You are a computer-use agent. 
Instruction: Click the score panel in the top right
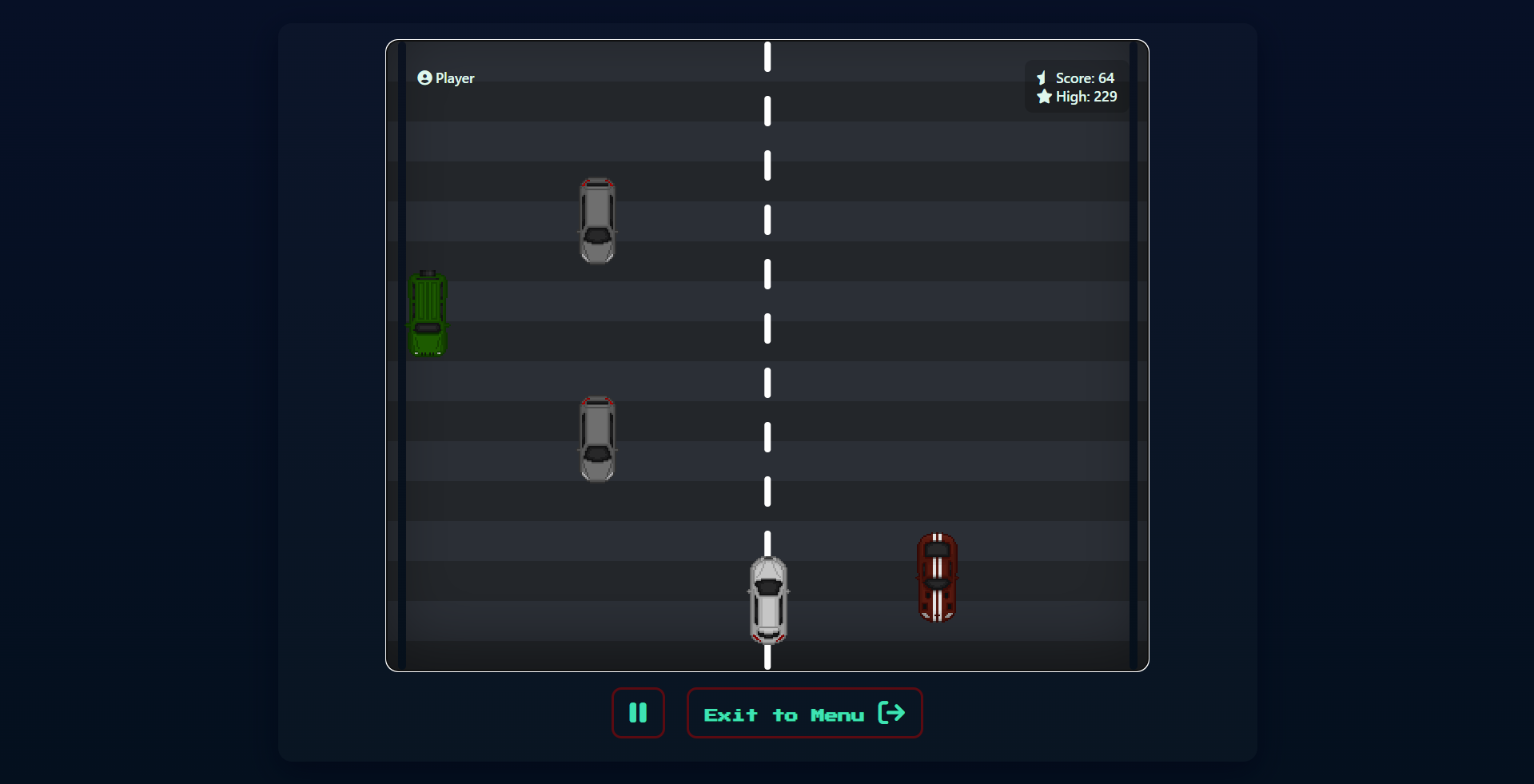tap(1074, 86)
